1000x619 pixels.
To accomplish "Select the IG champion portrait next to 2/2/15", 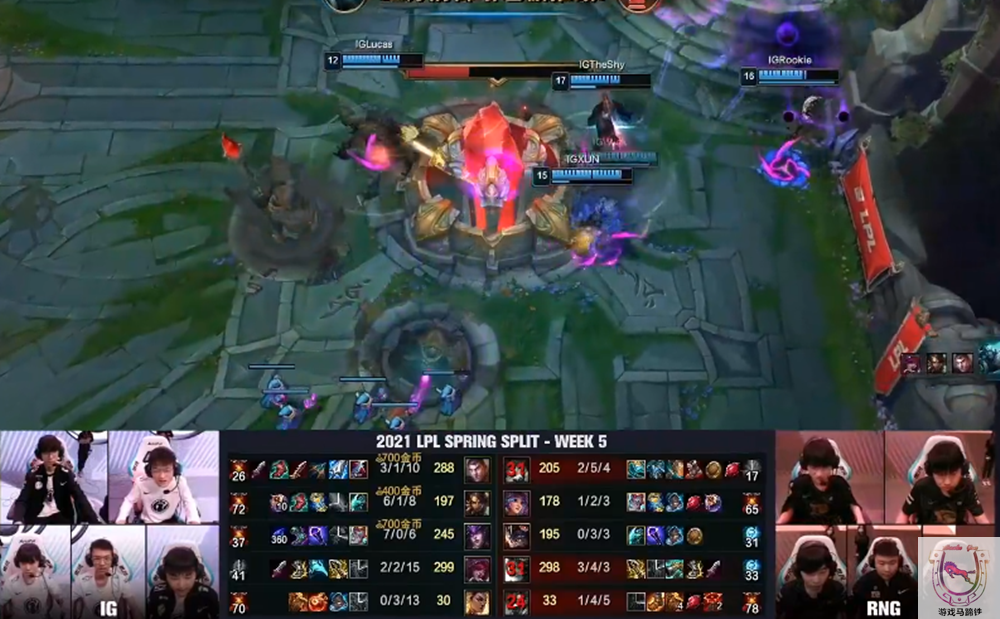I will [478, 568].
